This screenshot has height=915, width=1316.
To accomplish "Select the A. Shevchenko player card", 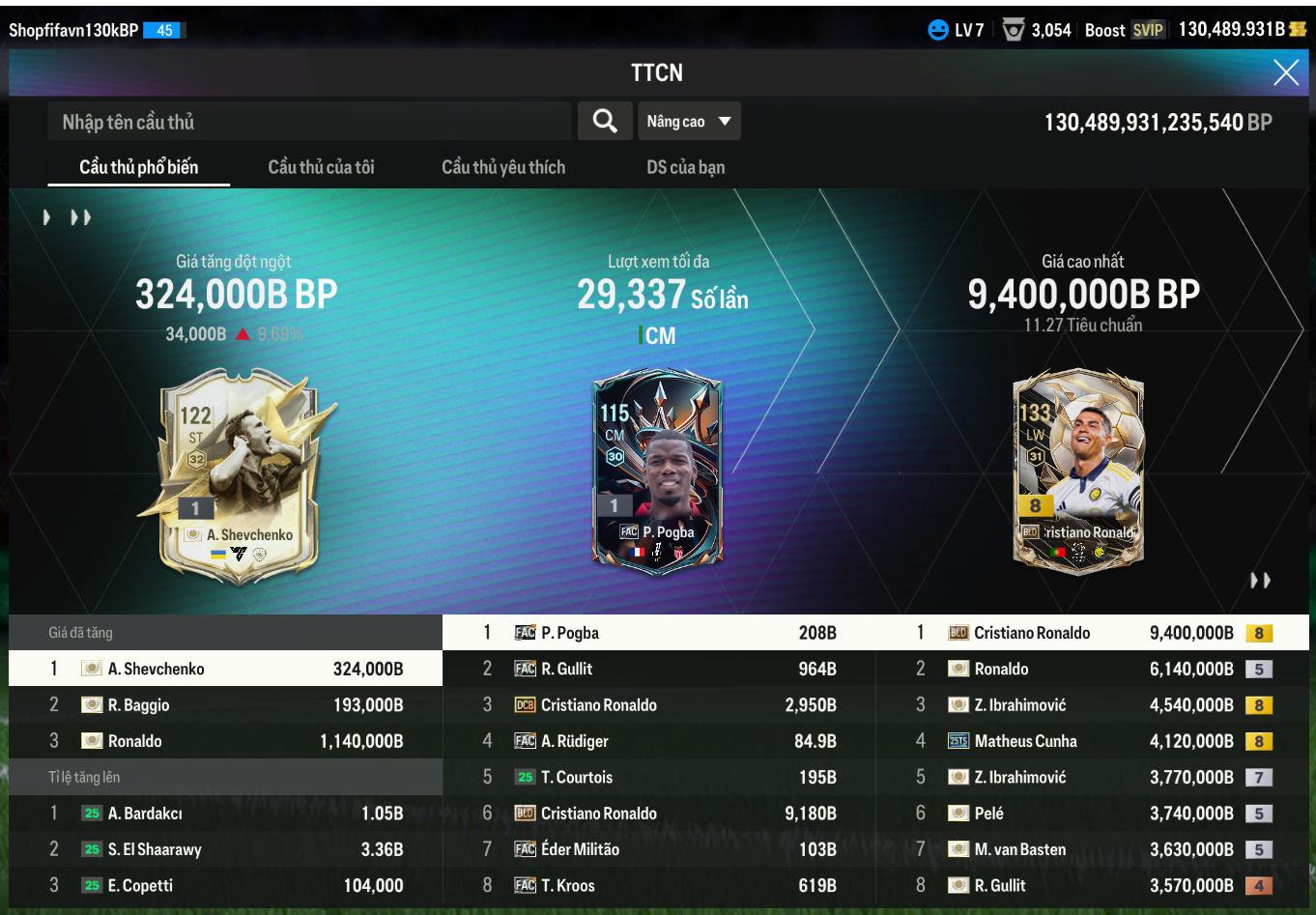I will point(239,475).
